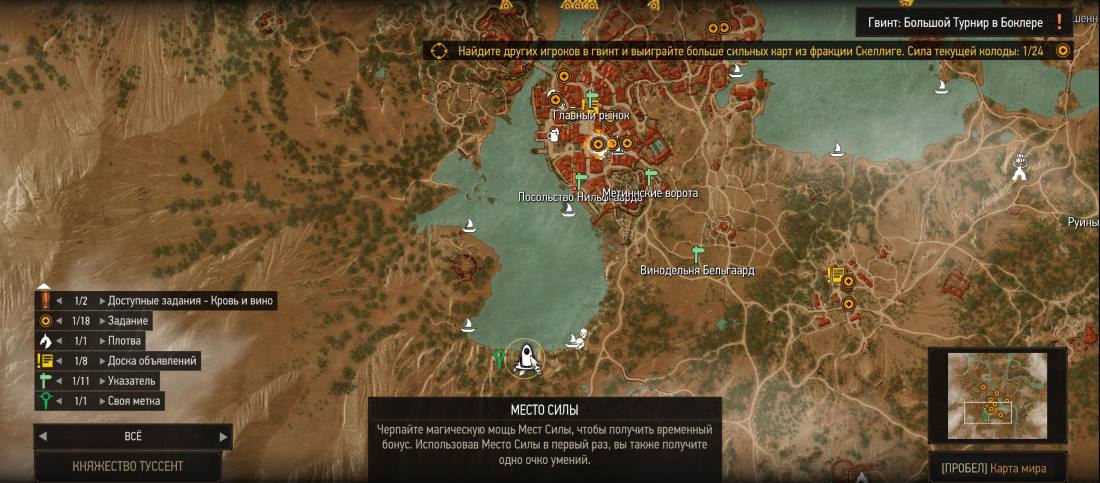1100x483 pixels.
Task: Select the 'Посольство Нильфгаарда' signpost marker
Action: [x=580, y=180]
